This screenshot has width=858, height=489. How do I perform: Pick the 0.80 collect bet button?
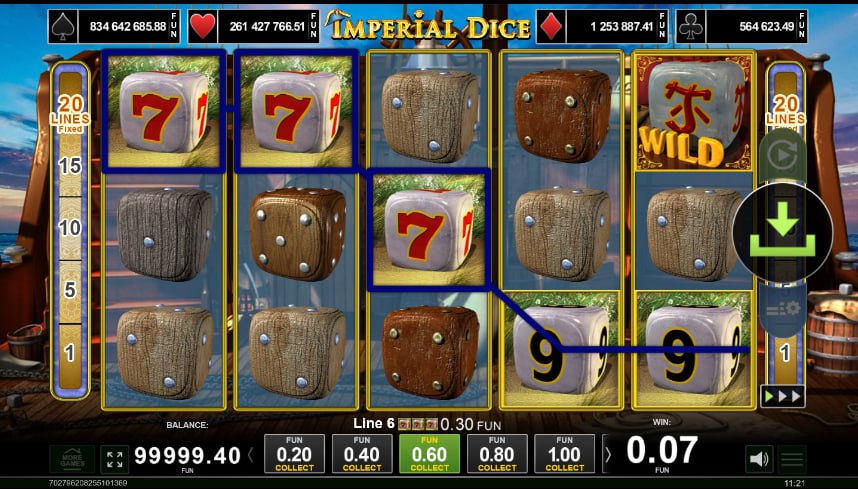click(497, 454)
